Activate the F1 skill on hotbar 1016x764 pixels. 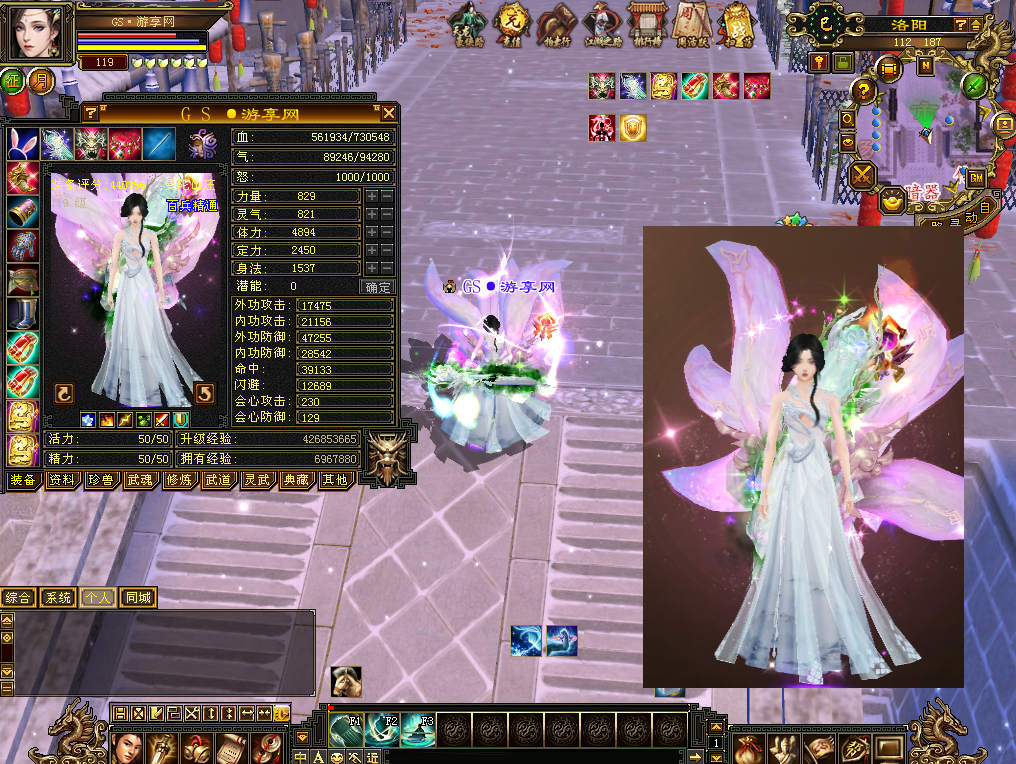tap(346, 730)
